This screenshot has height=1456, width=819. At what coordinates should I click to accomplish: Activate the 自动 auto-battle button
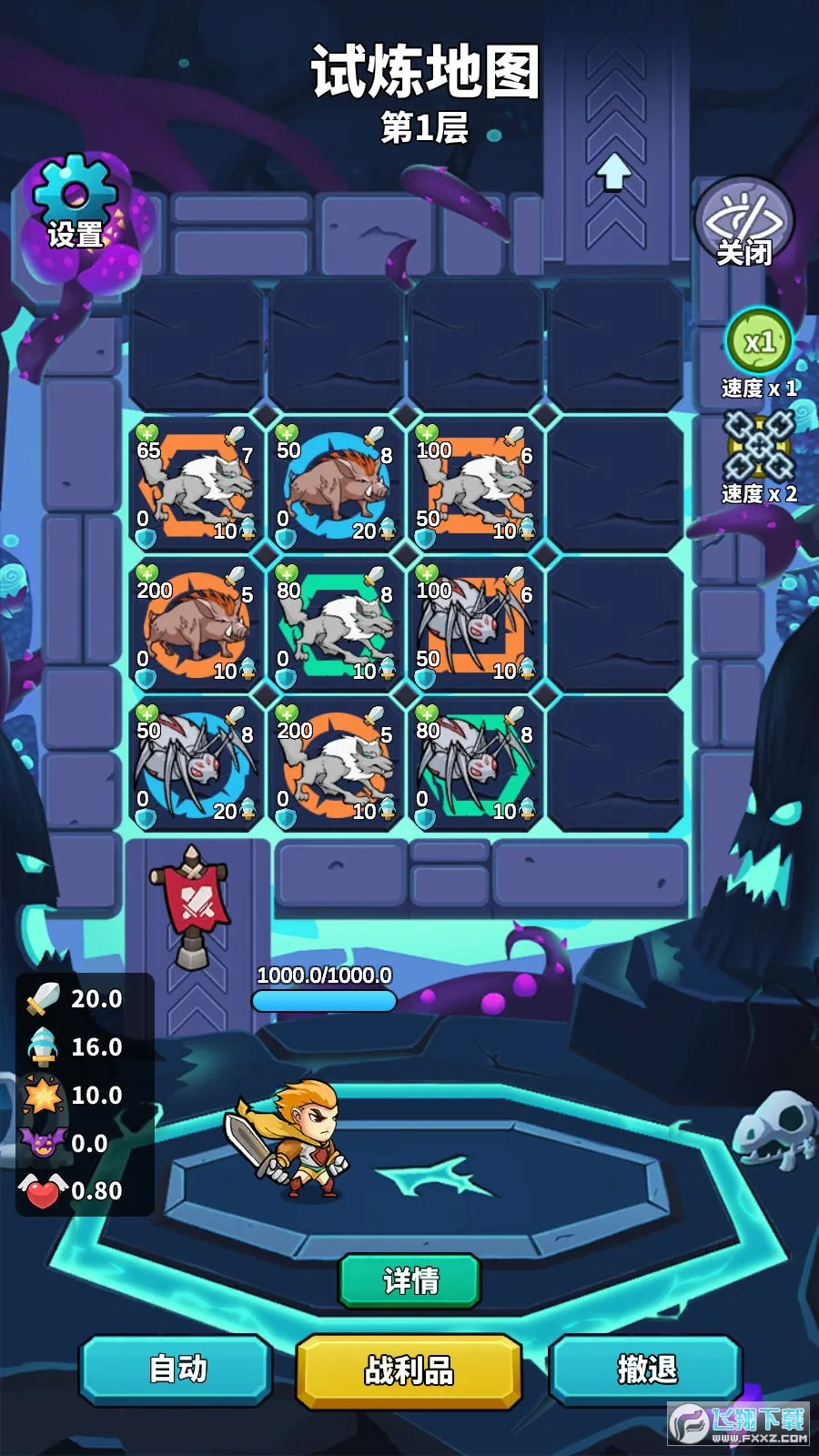tap(177, 1369)
